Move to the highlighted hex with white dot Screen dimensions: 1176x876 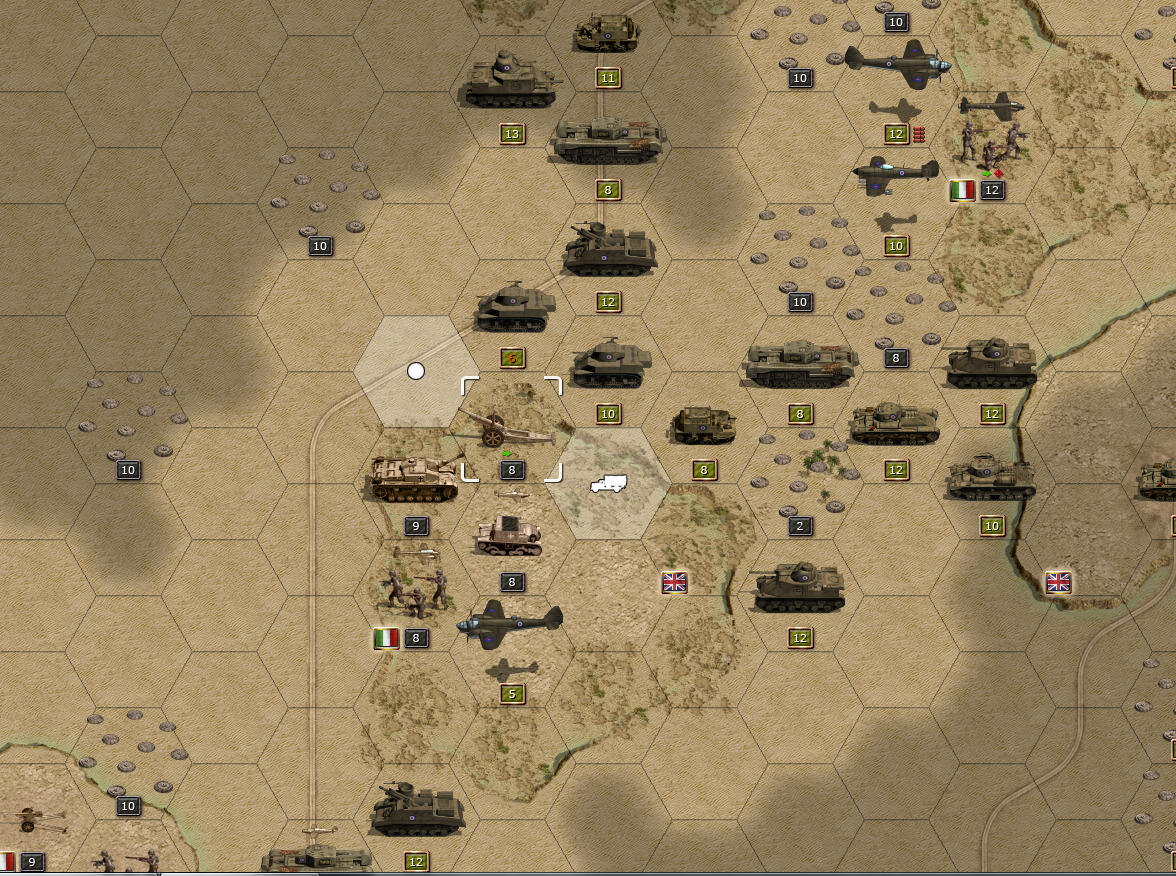coord(416,372)
